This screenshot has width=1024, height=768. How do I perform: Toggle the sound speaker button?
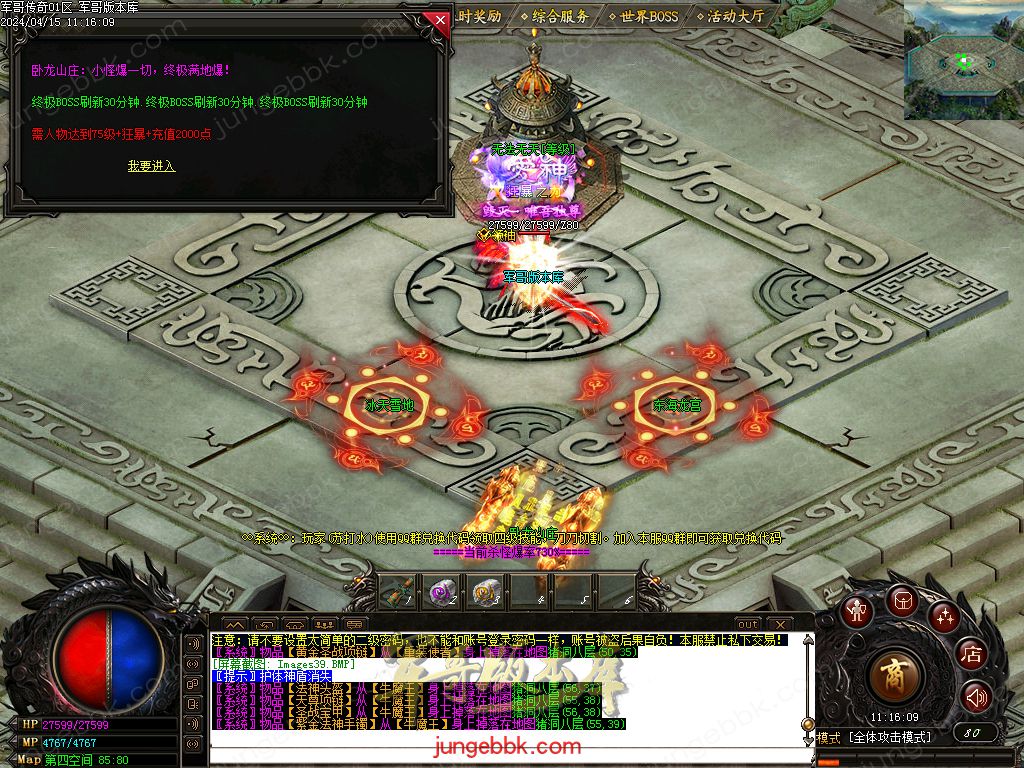[x=976, y=697]
